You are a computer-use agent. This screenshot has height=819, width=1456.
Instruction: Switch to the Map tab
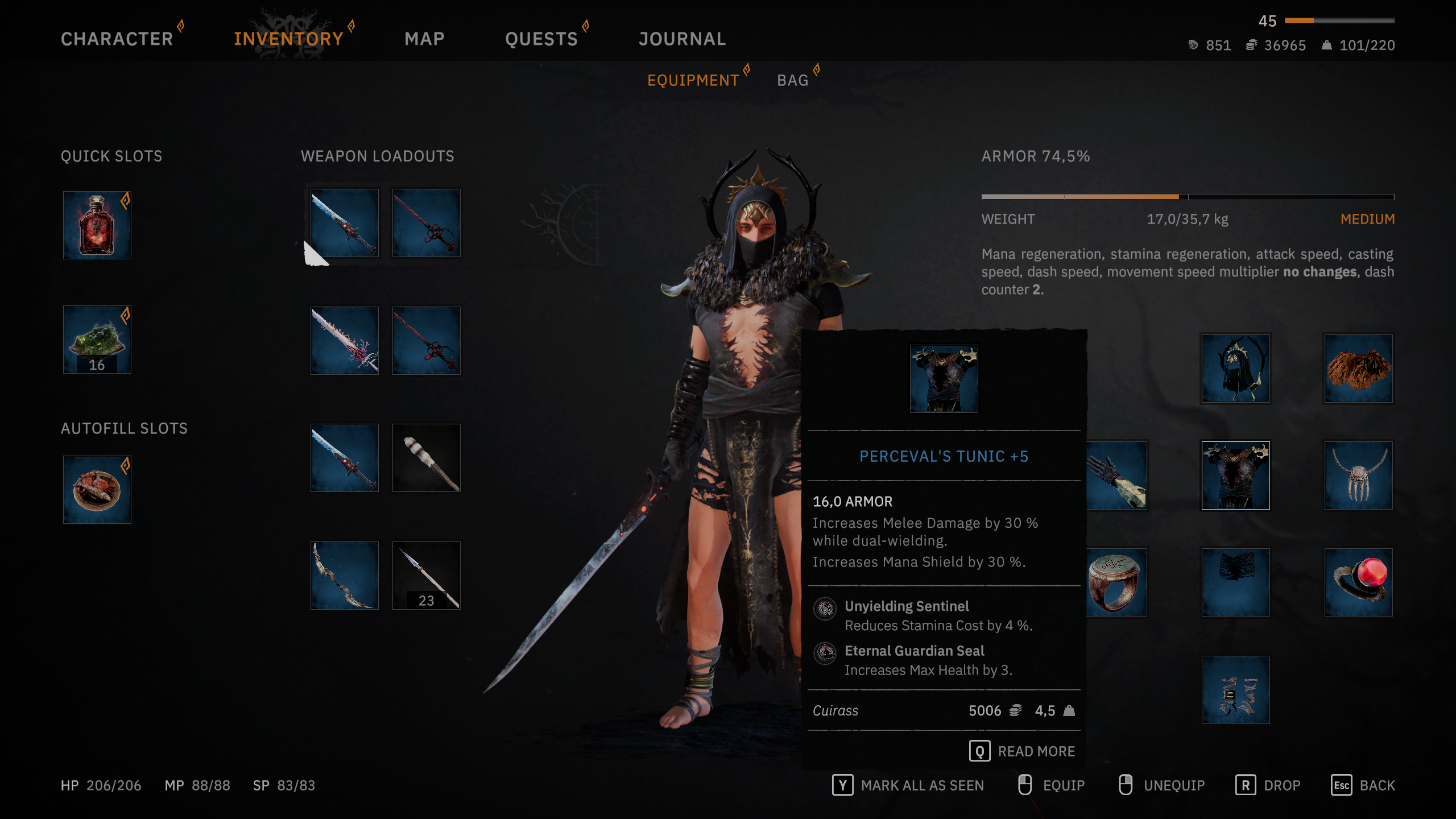[424, 39]
